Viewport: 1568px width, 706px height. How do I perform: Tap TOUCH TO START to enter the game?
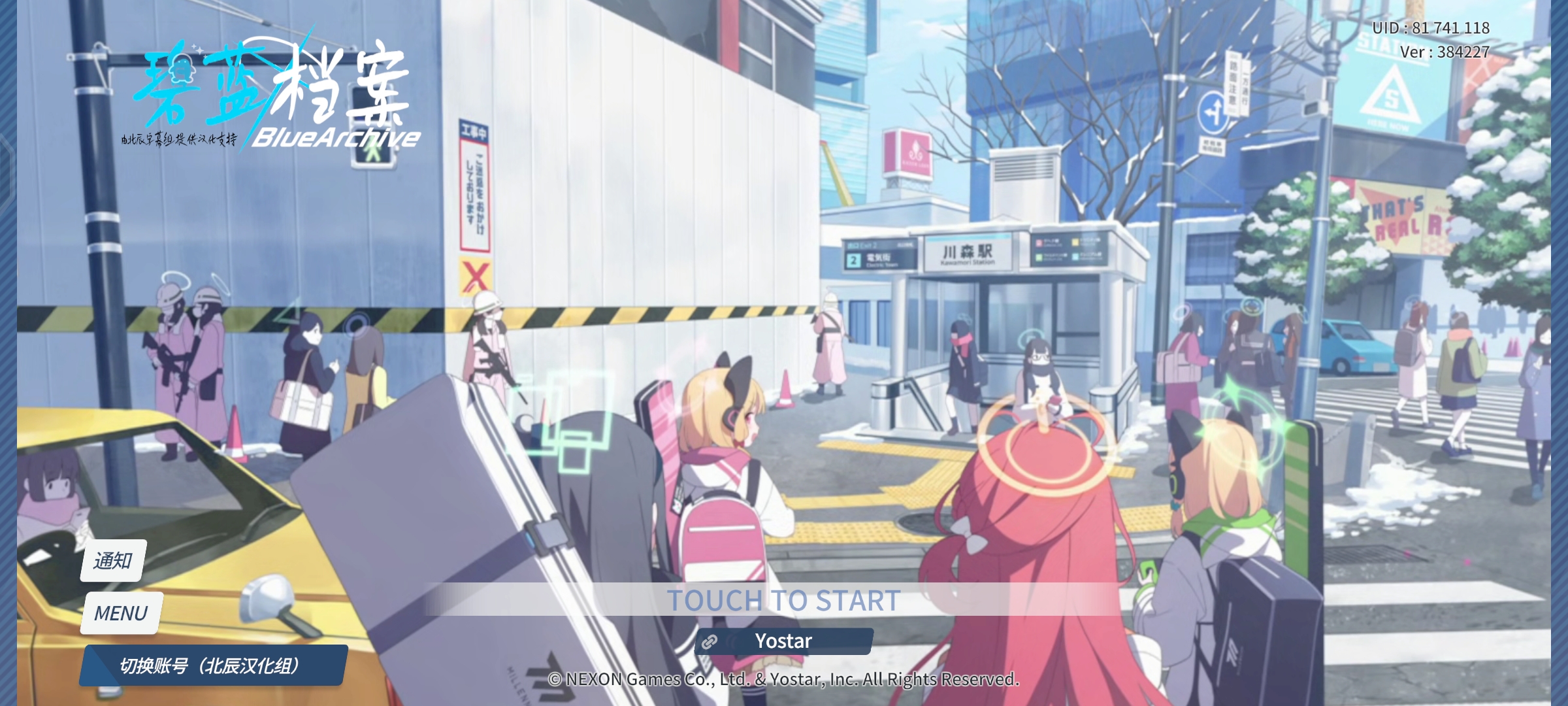tap(784, 600)
